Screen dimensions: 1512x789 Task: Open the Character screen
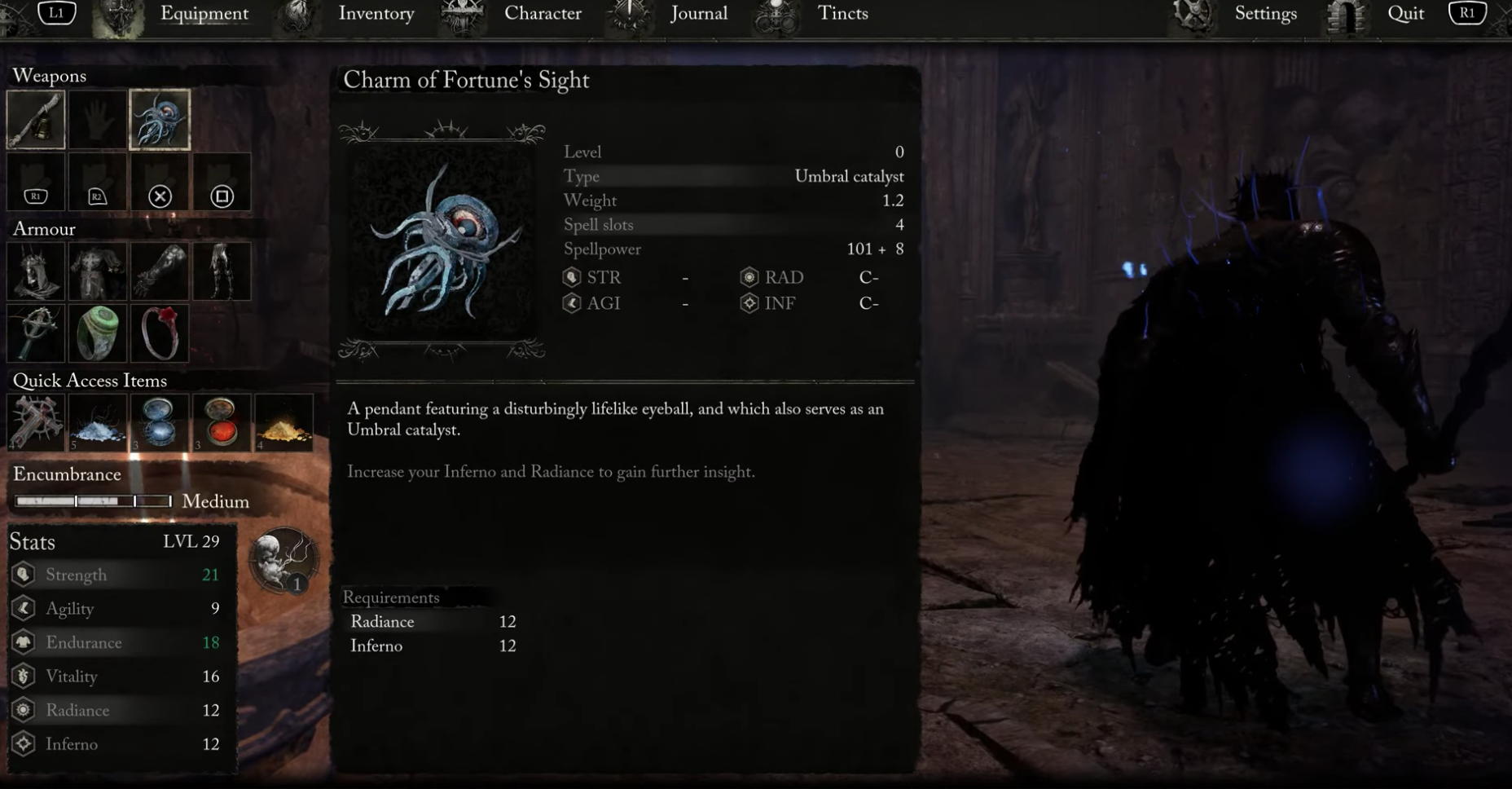coord(542,13)
